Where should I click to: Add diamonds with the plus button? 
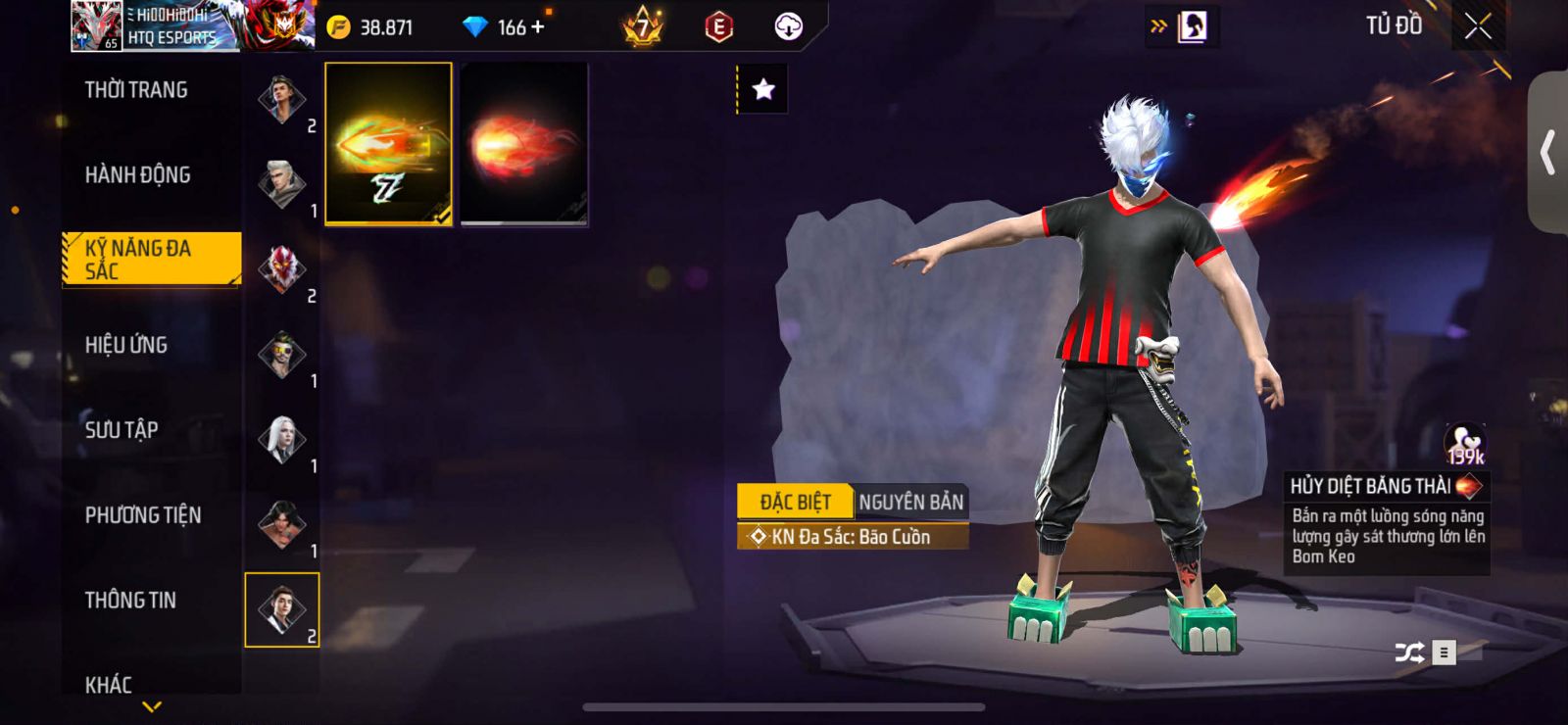537,27
